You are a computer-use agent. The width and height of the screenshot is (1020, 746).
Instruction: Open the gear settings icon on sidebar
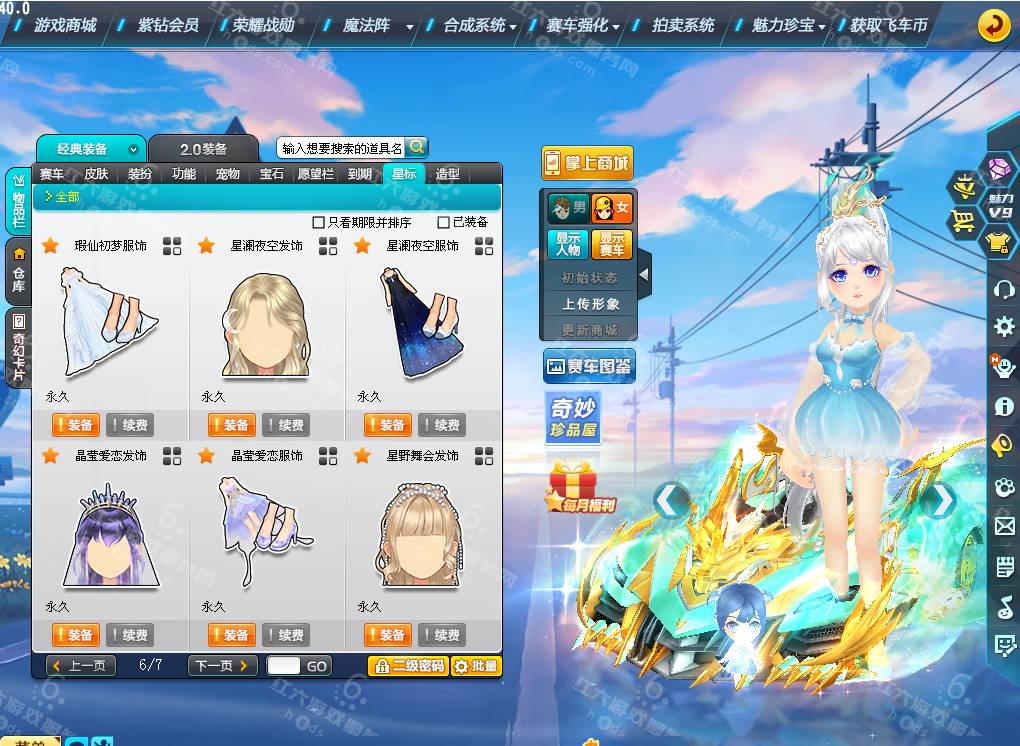(1003, 327)
